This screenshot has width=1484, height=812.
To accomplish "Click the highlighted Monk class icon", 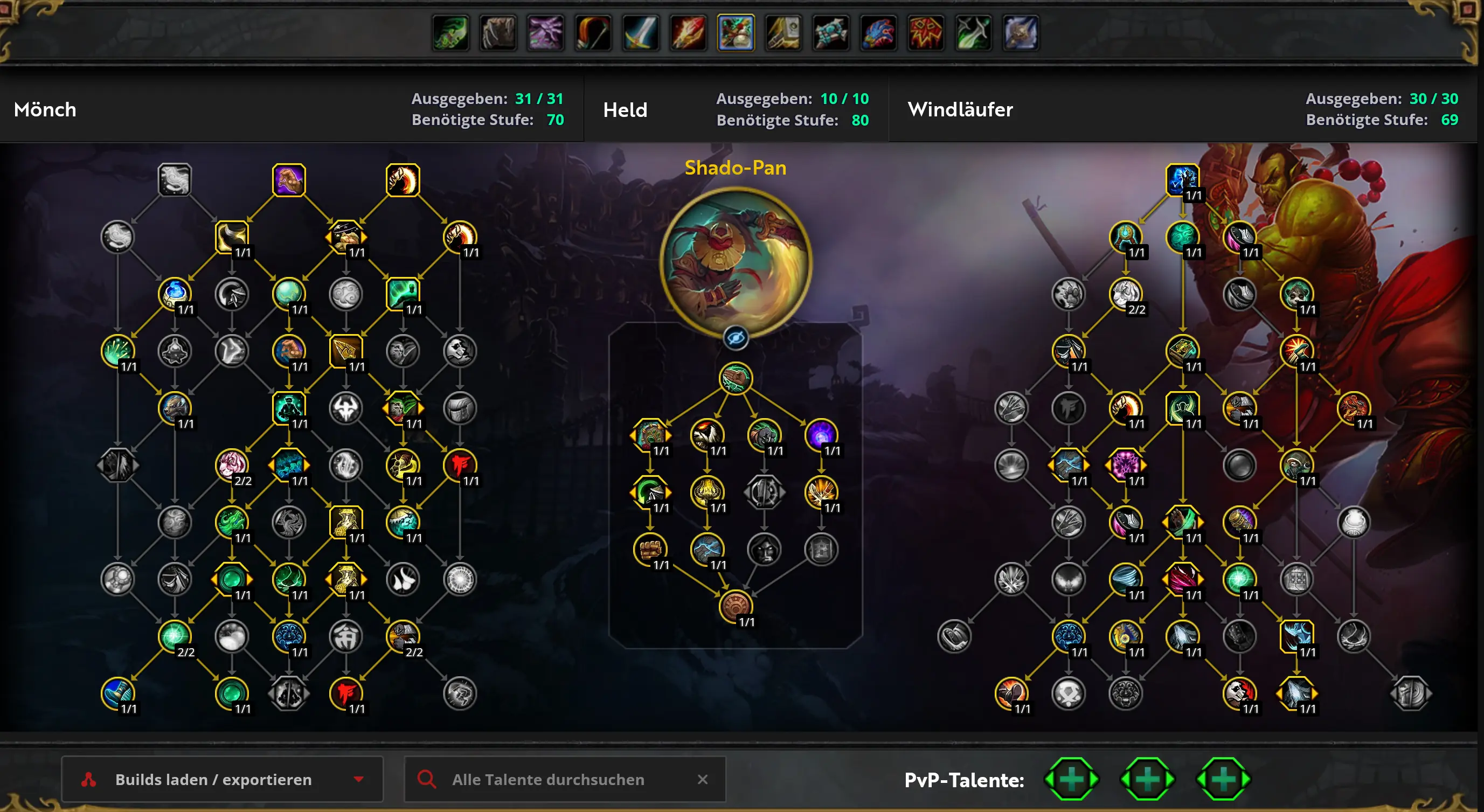I will pyautogui.click(x=736, y=33).
